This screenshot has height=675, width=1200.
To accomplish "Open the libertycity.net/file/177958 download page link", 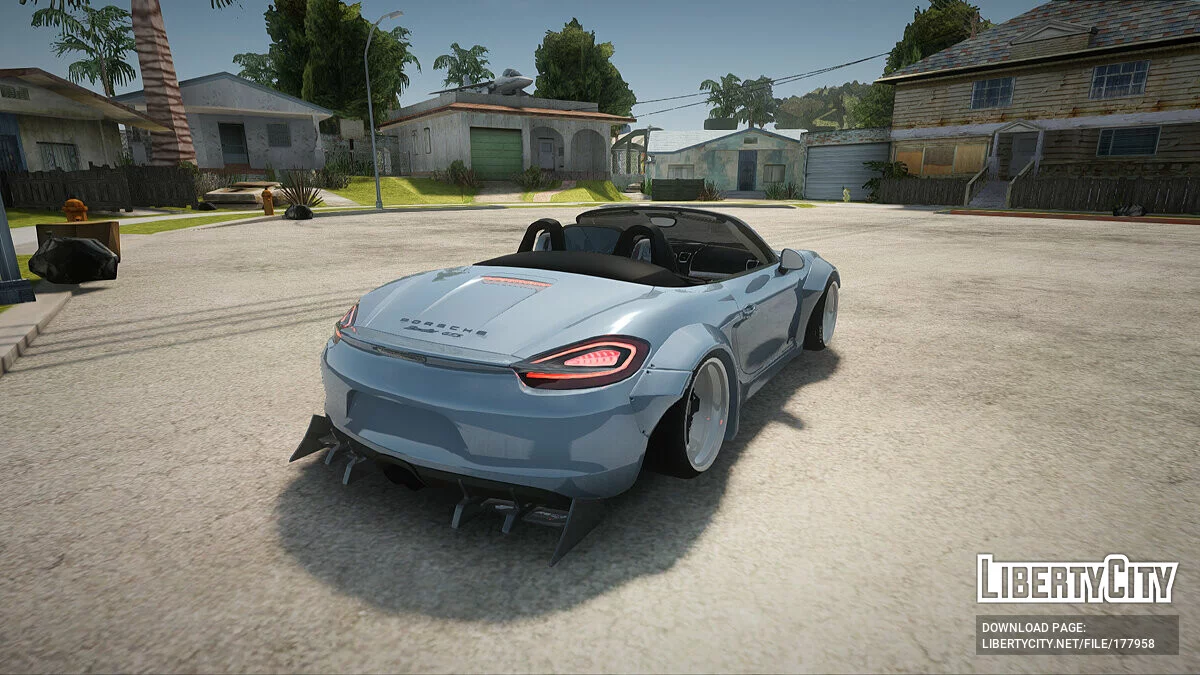I will (1067, 644).
